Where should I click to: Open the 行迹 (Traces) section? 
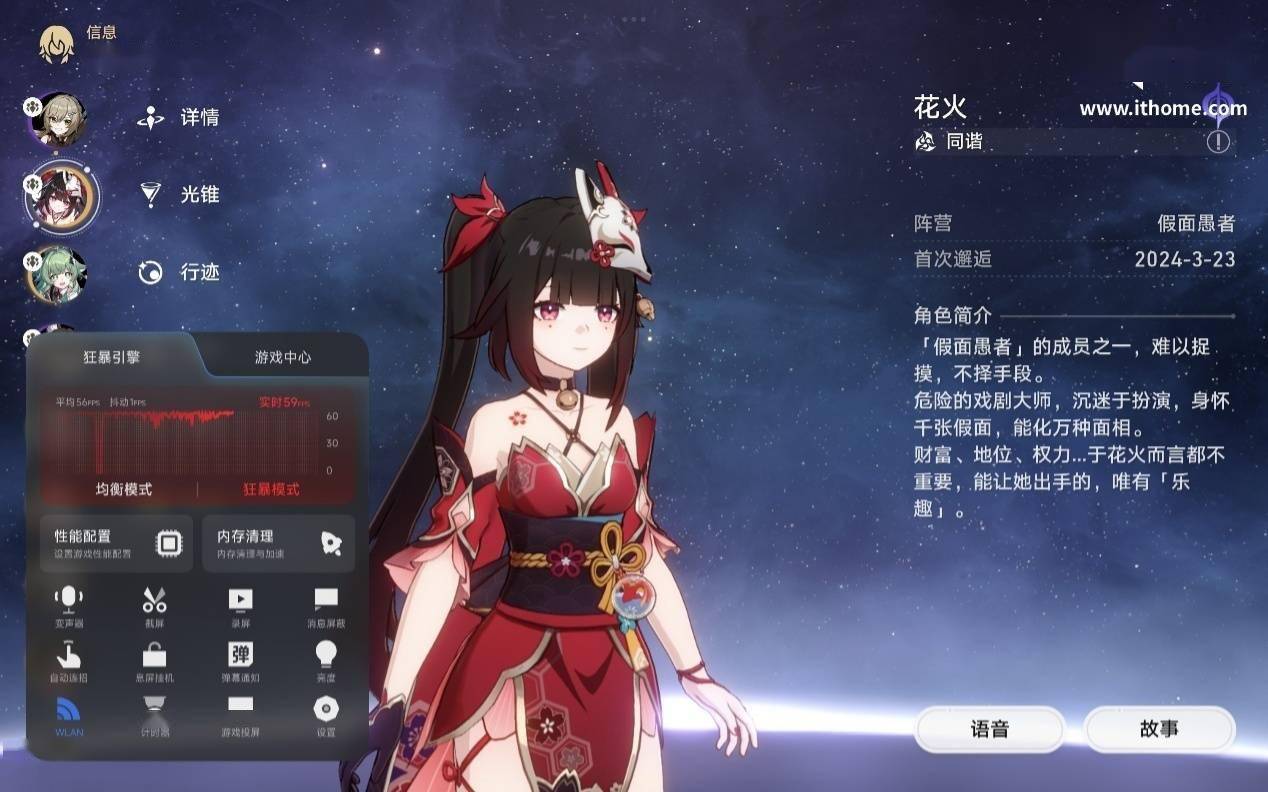pyautogui.click(x=180, y=272)
